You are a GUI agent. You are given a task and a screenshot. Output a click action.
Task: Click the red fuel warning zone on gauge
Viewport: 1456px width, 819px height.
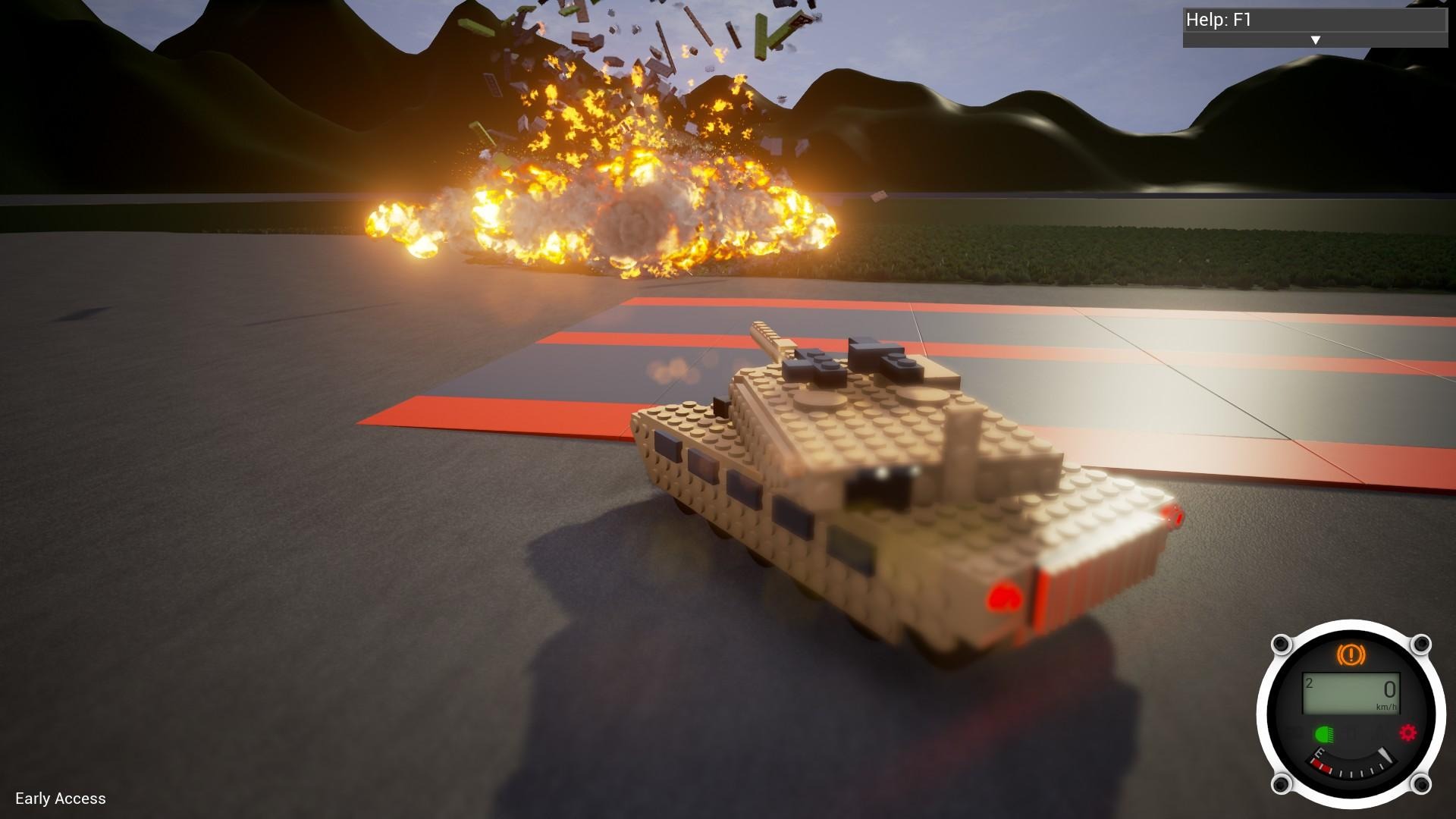tap(1323, 766)
